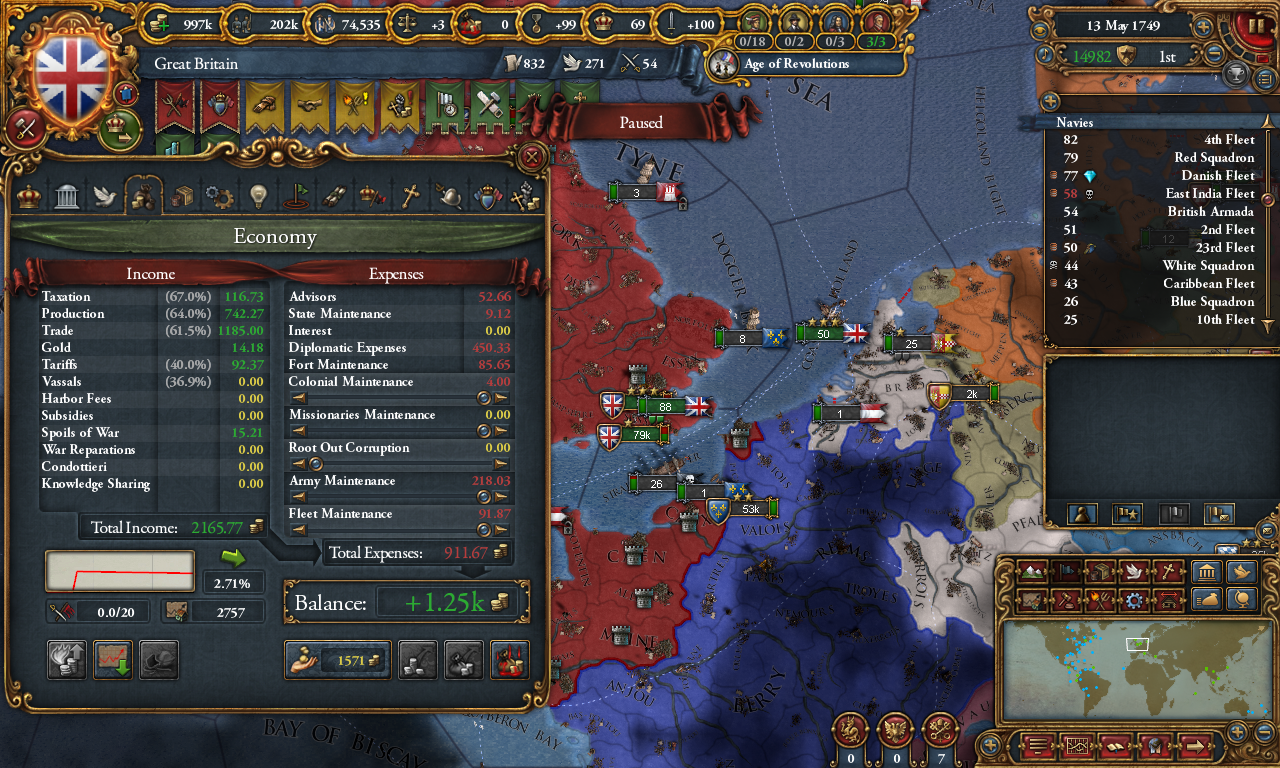Enable the diplomatic dove mapmode
The height and width of the screenshot is (768, 1280).
[x=1134, y=571]
